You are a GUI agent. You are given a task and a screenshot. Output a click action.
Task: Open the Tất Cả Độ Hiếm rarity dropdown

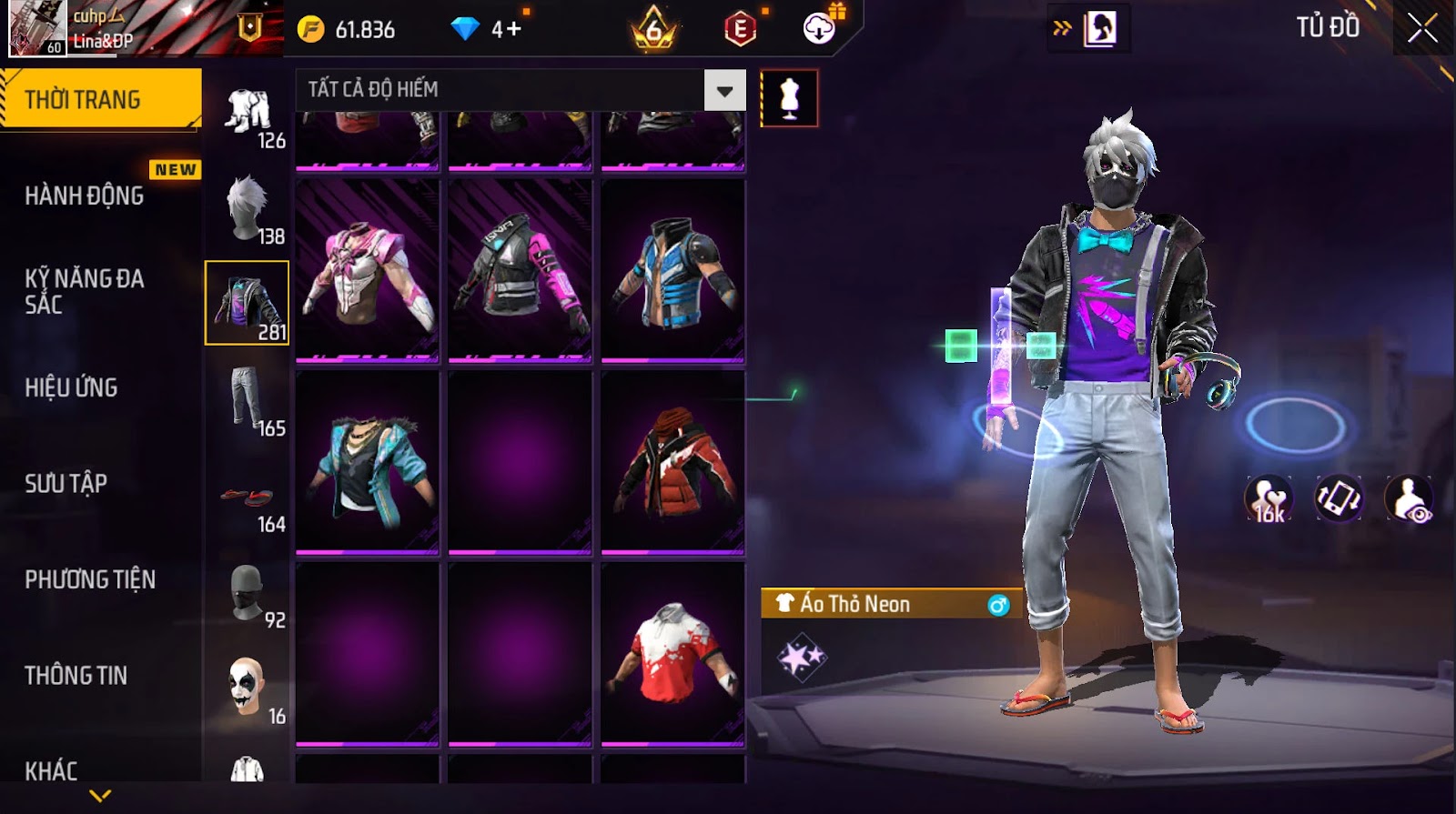point(724,90)
